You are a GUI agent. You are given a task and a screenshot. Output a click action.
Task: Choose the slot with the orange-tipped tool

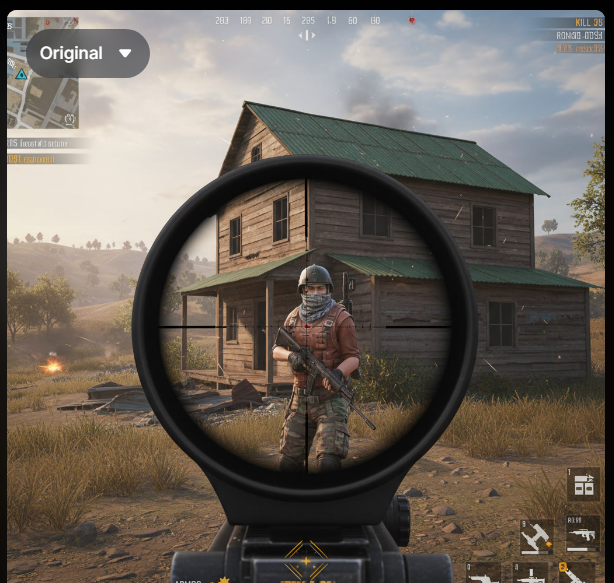536,537
